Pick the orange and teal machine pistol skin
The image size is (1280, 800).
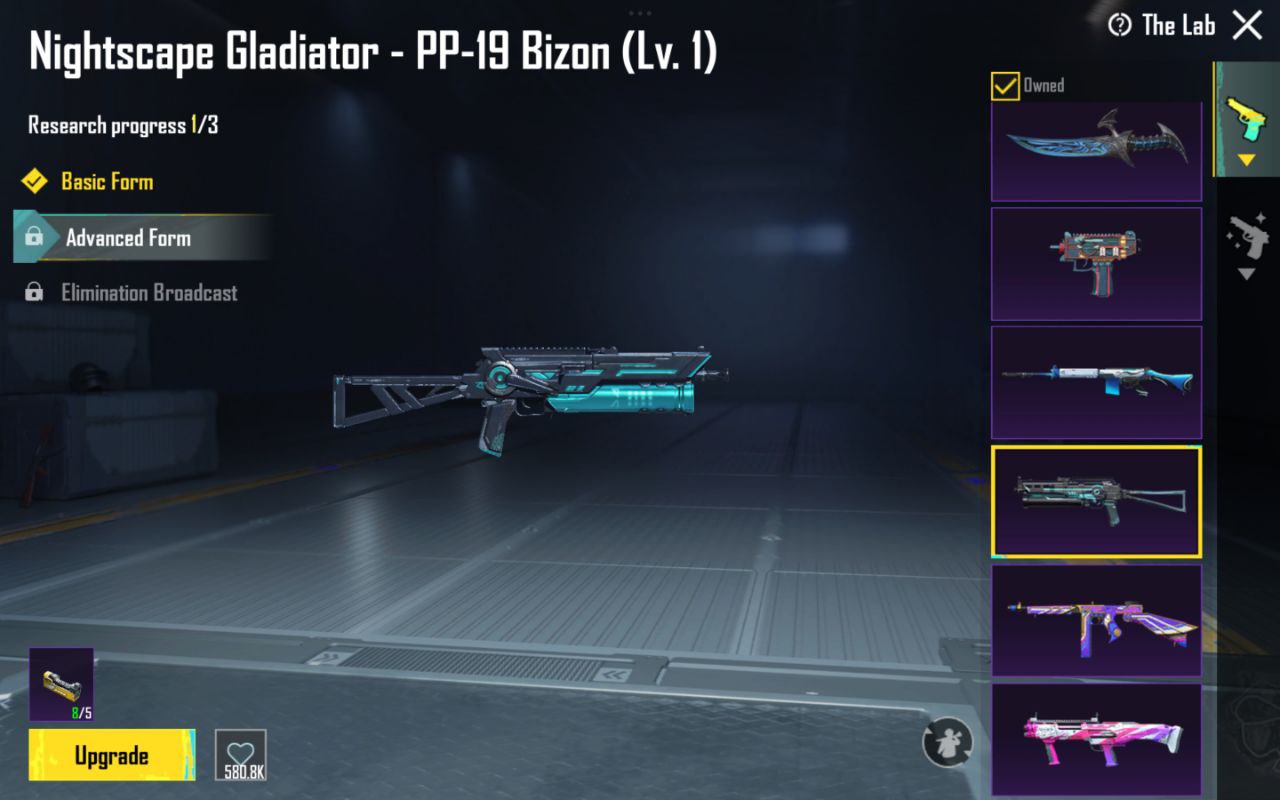[1096, 264]
